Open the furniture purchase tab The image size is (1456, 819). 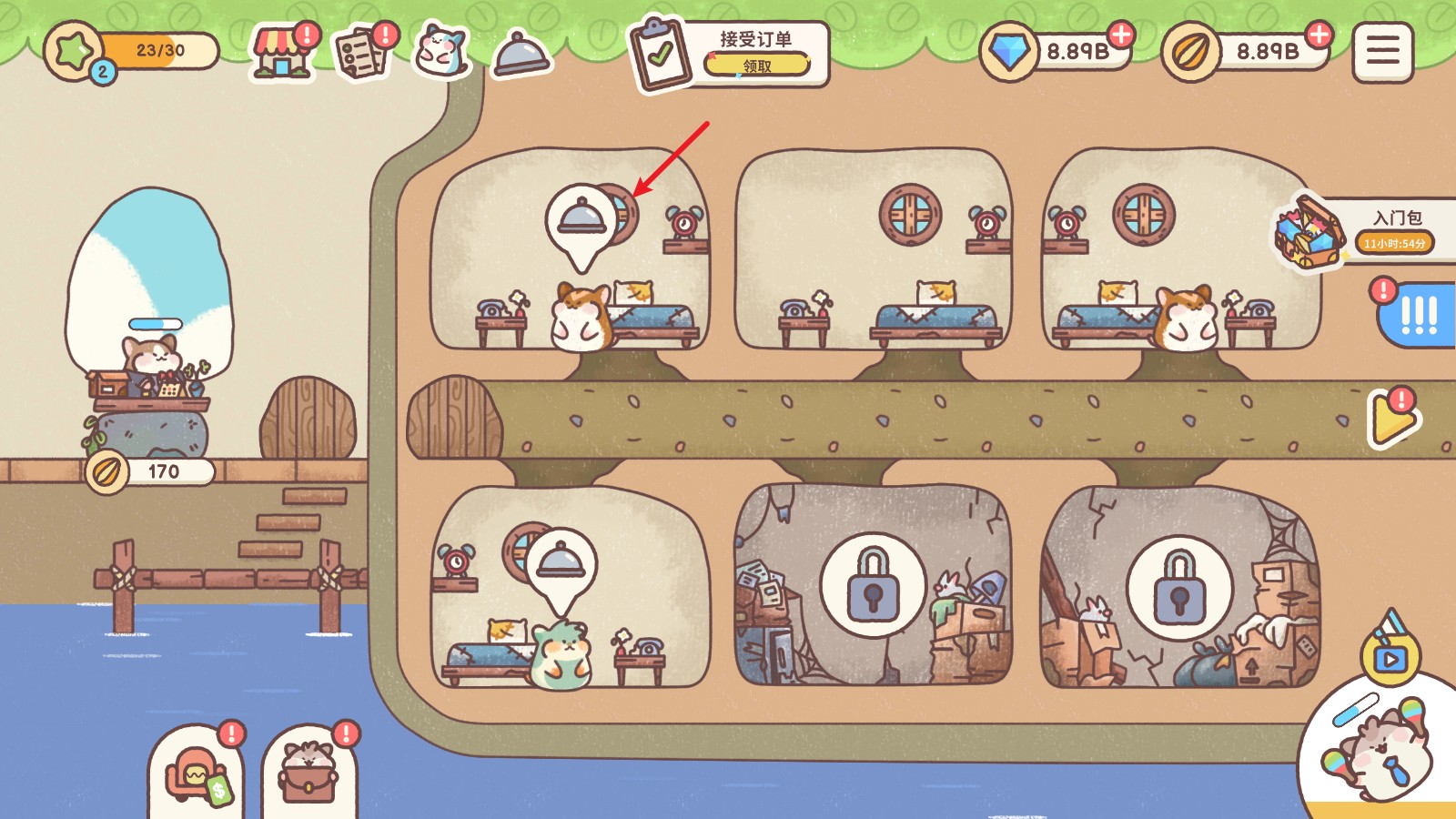click(x=197, y=773)
